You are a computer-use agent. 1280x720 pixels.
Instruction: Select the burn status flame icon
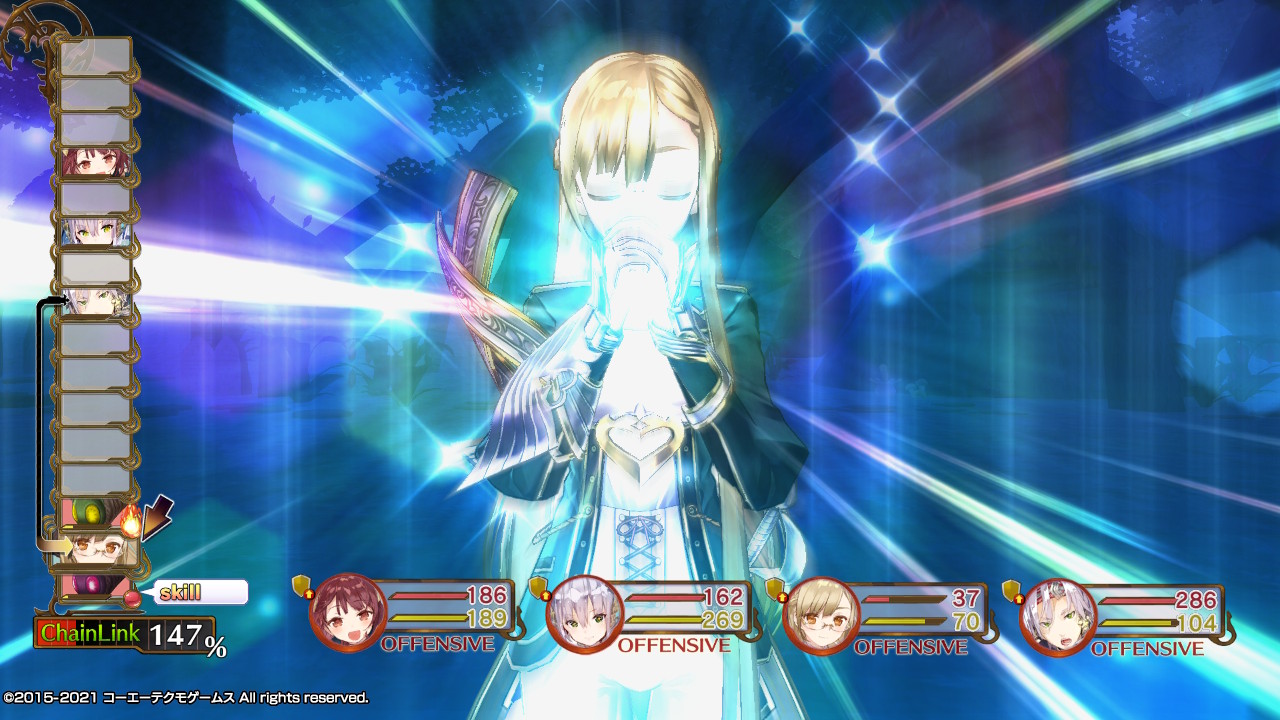coord(129,520)
